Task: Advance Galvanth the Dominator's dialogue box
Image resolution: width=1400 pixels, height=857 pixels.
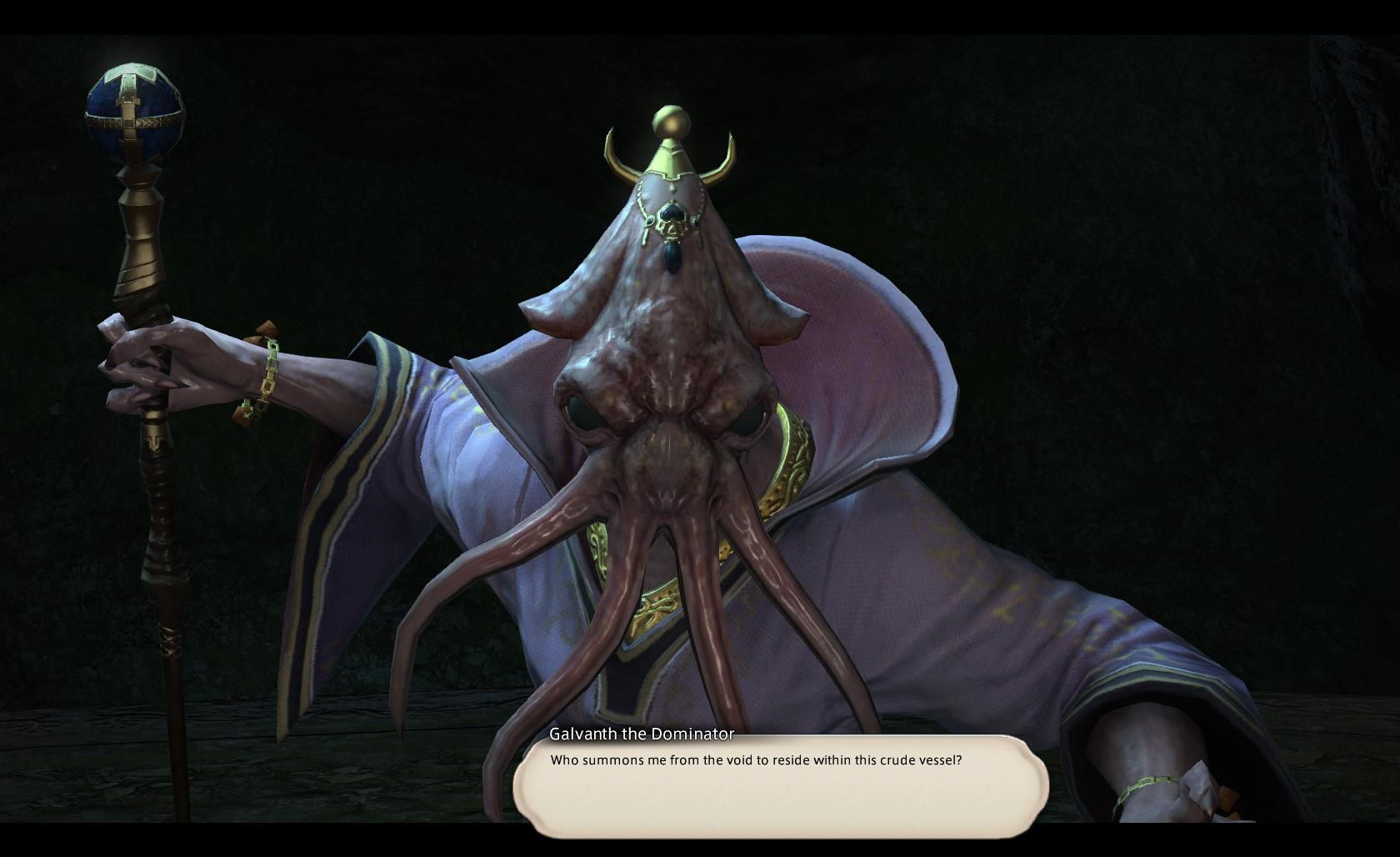Action: pos(780,787)
